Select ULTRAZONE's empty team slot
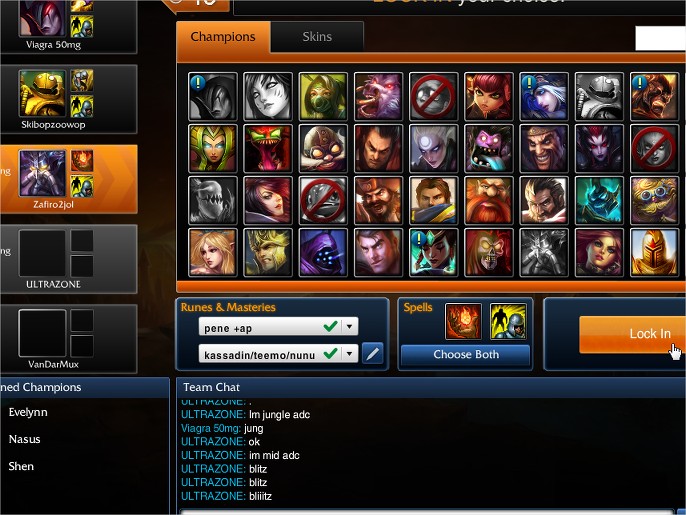Screen dimensions: 686x515 (68, 258)
